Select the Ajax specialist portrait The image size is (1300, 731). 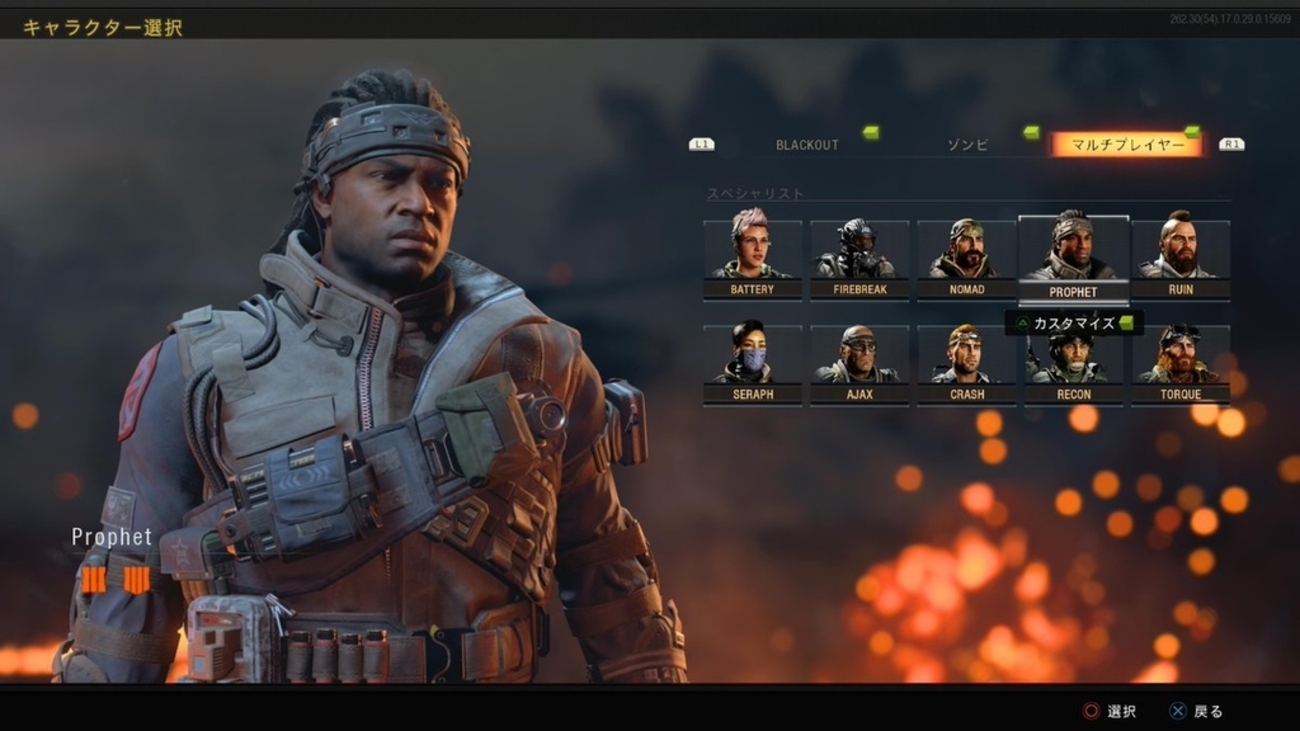[x=860, y=355]
